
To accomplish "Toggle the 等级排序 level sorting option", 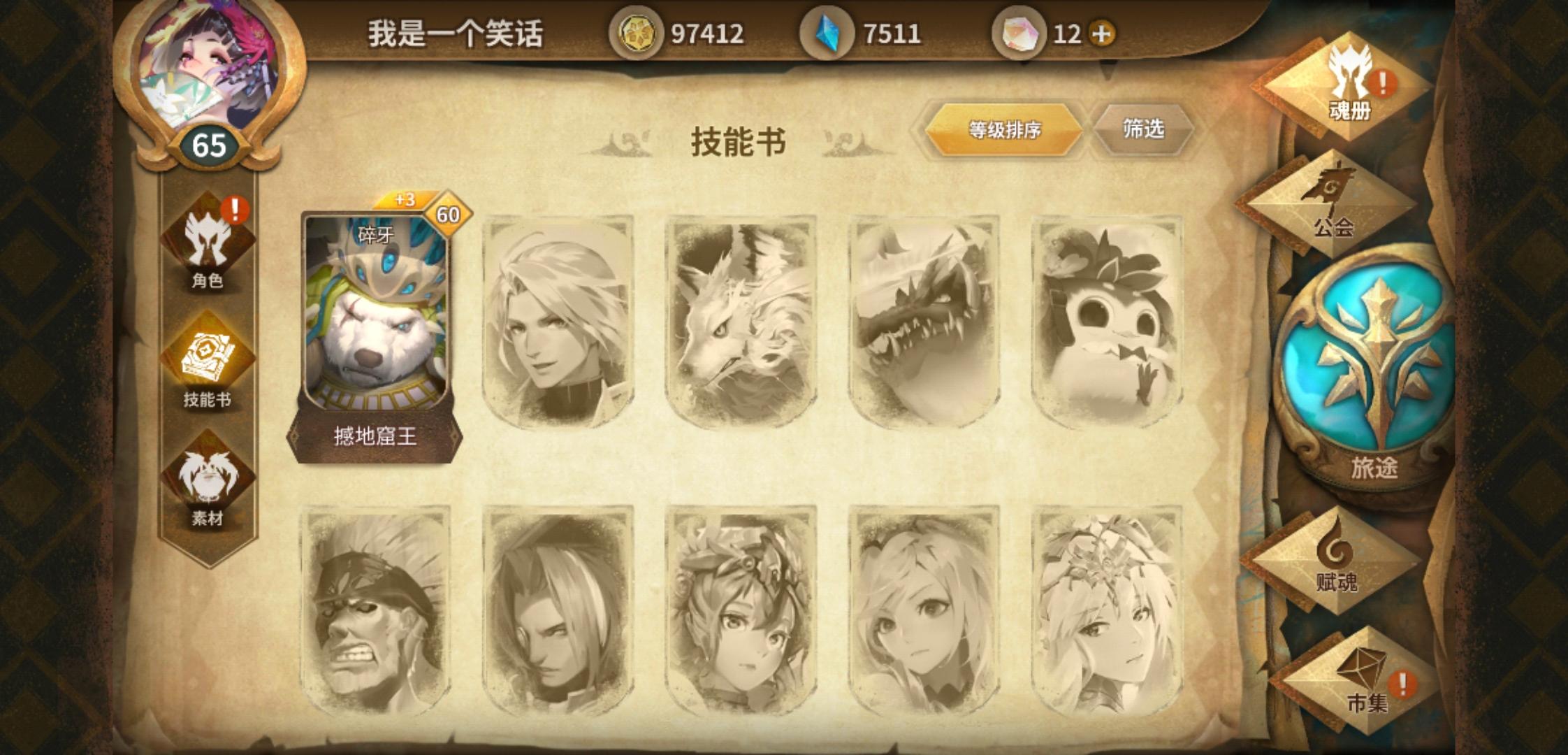I will (1003, 127).
